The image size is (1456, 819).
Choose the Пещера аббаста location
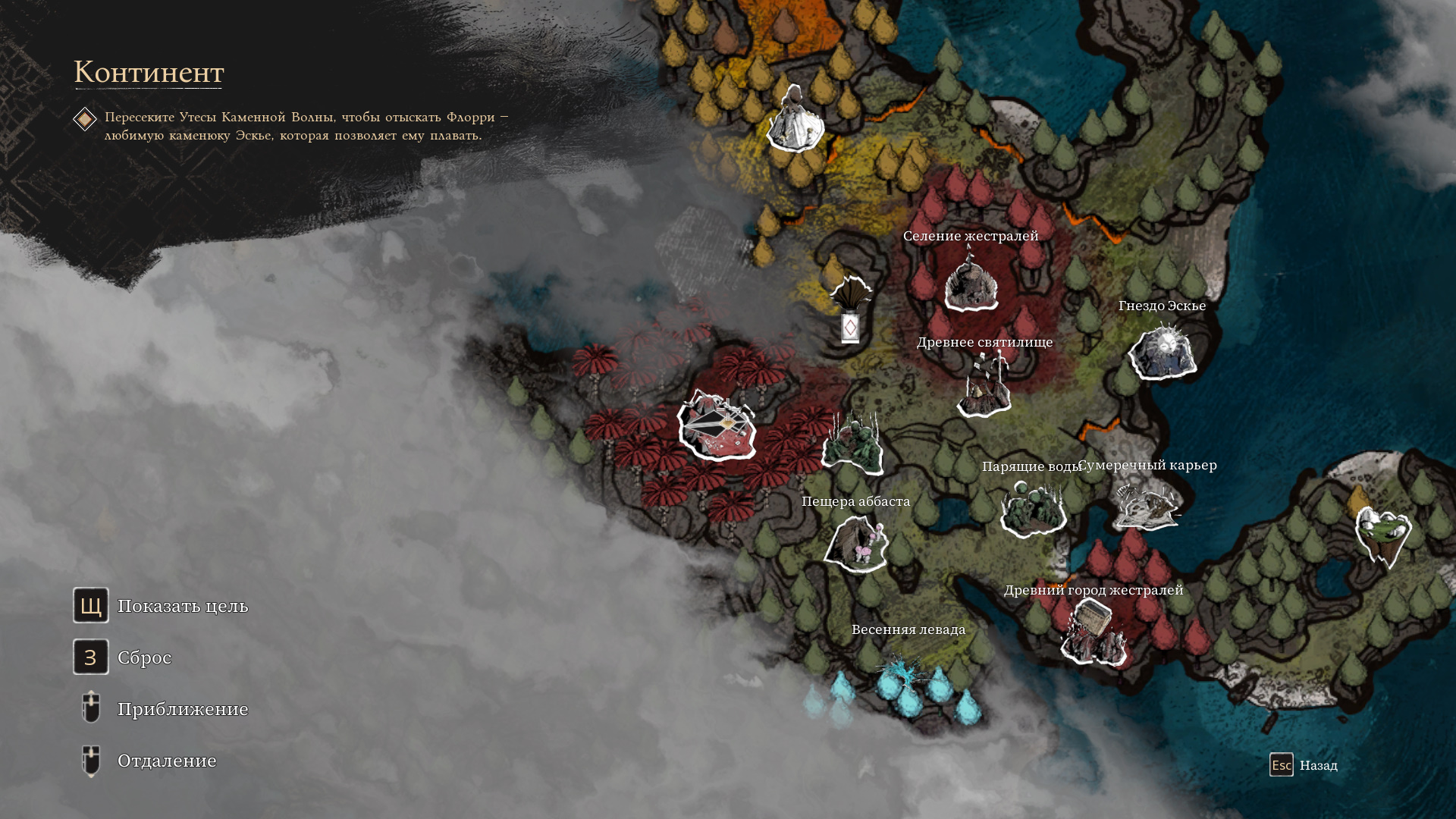(x=857, y=543)
